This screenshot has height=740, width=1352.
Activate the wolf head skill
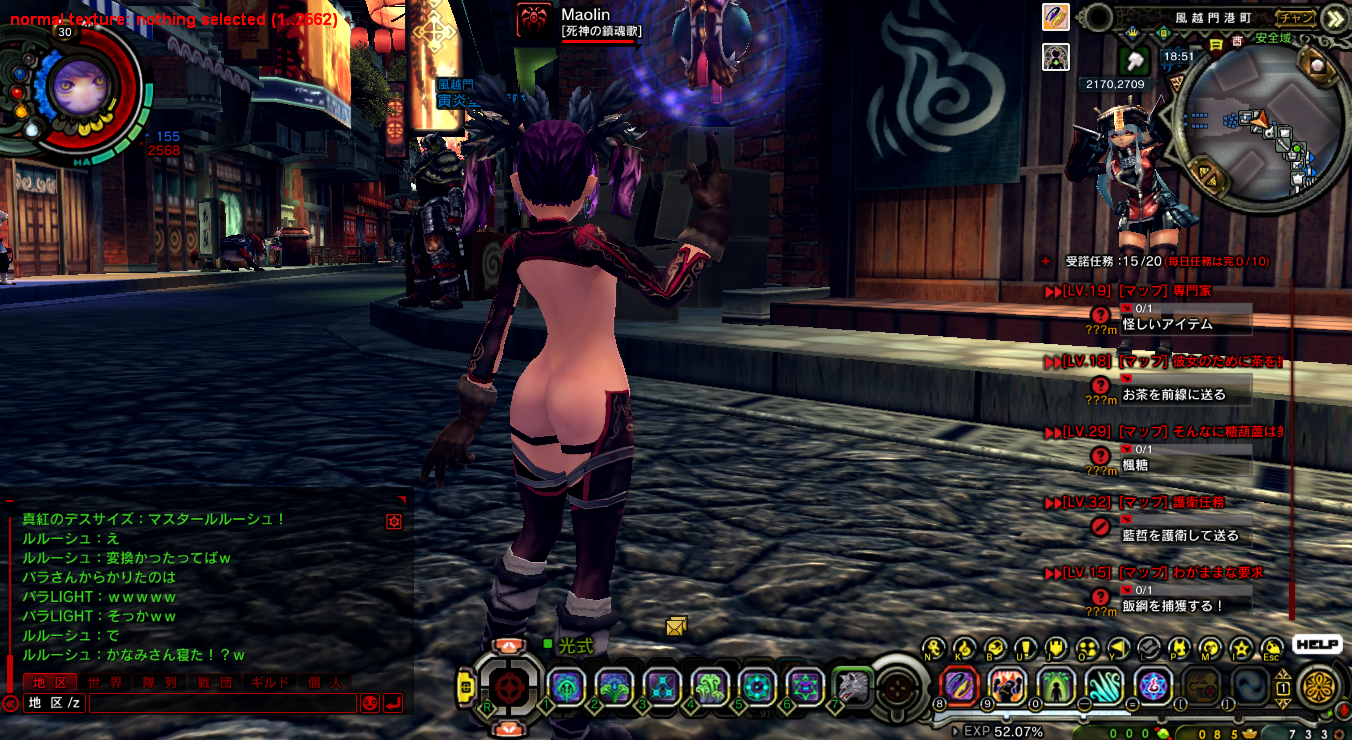click(x=852, y=686)
